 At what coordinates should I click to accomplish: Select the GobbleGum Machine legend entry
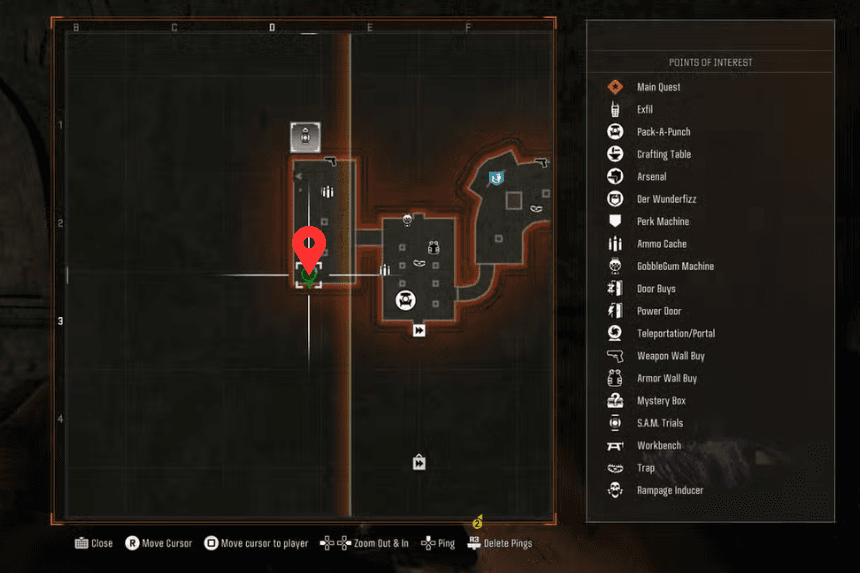point(675,267)
